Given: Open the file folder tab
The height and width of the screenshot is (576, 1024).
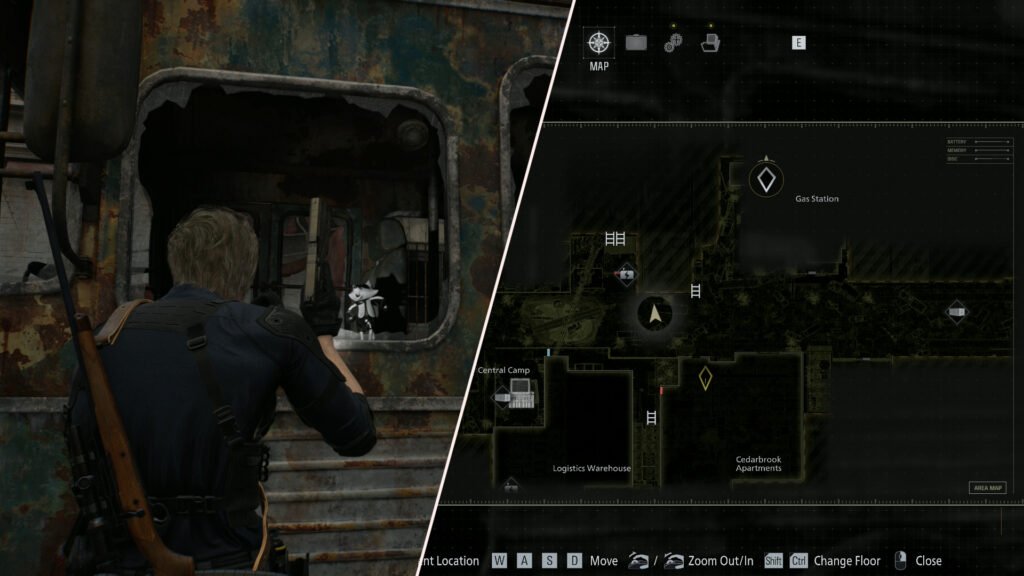Looking at the screenshot, I should 710,43.
